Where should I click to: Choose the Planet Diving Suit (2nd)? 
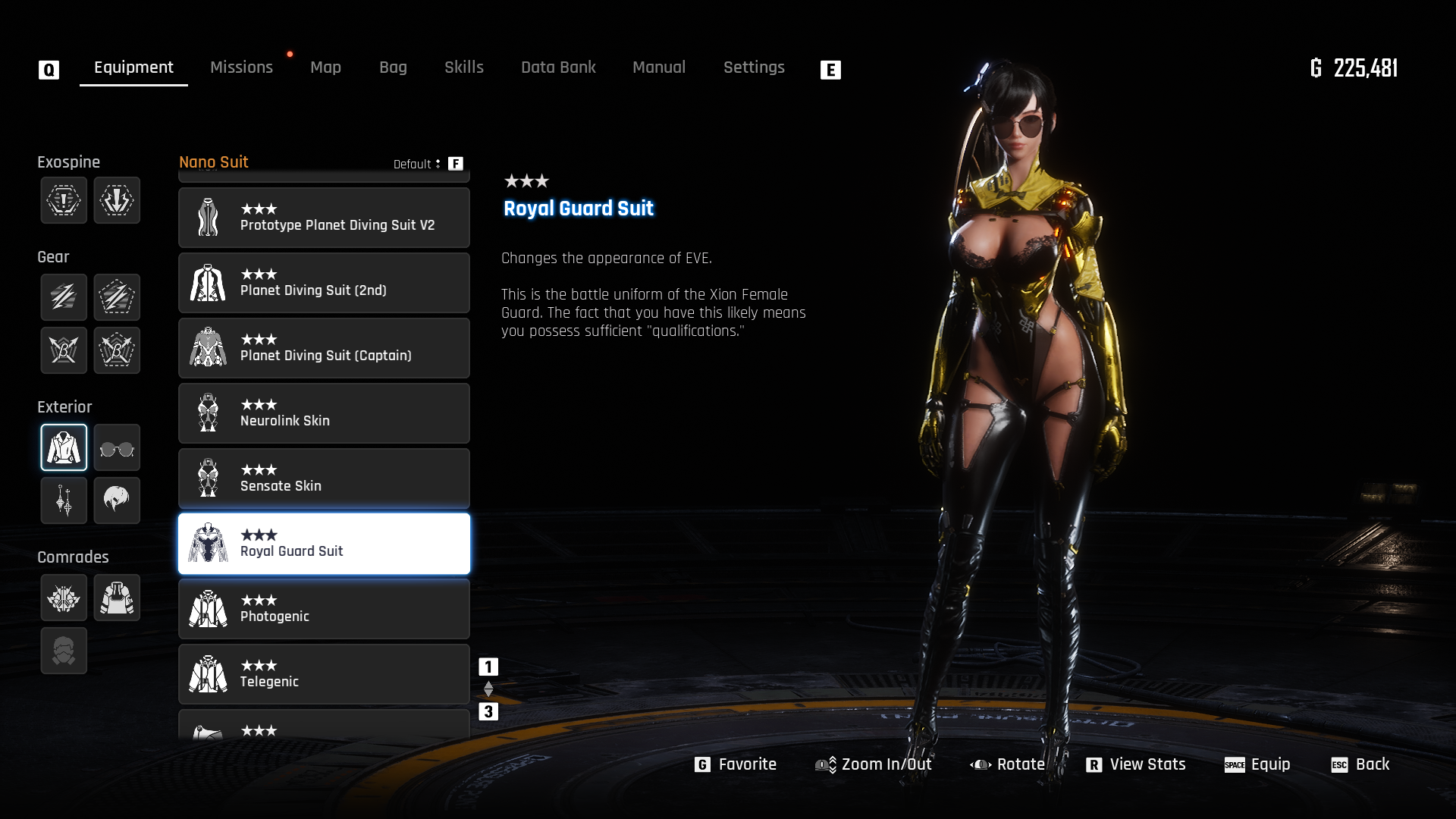pos(324,283)
